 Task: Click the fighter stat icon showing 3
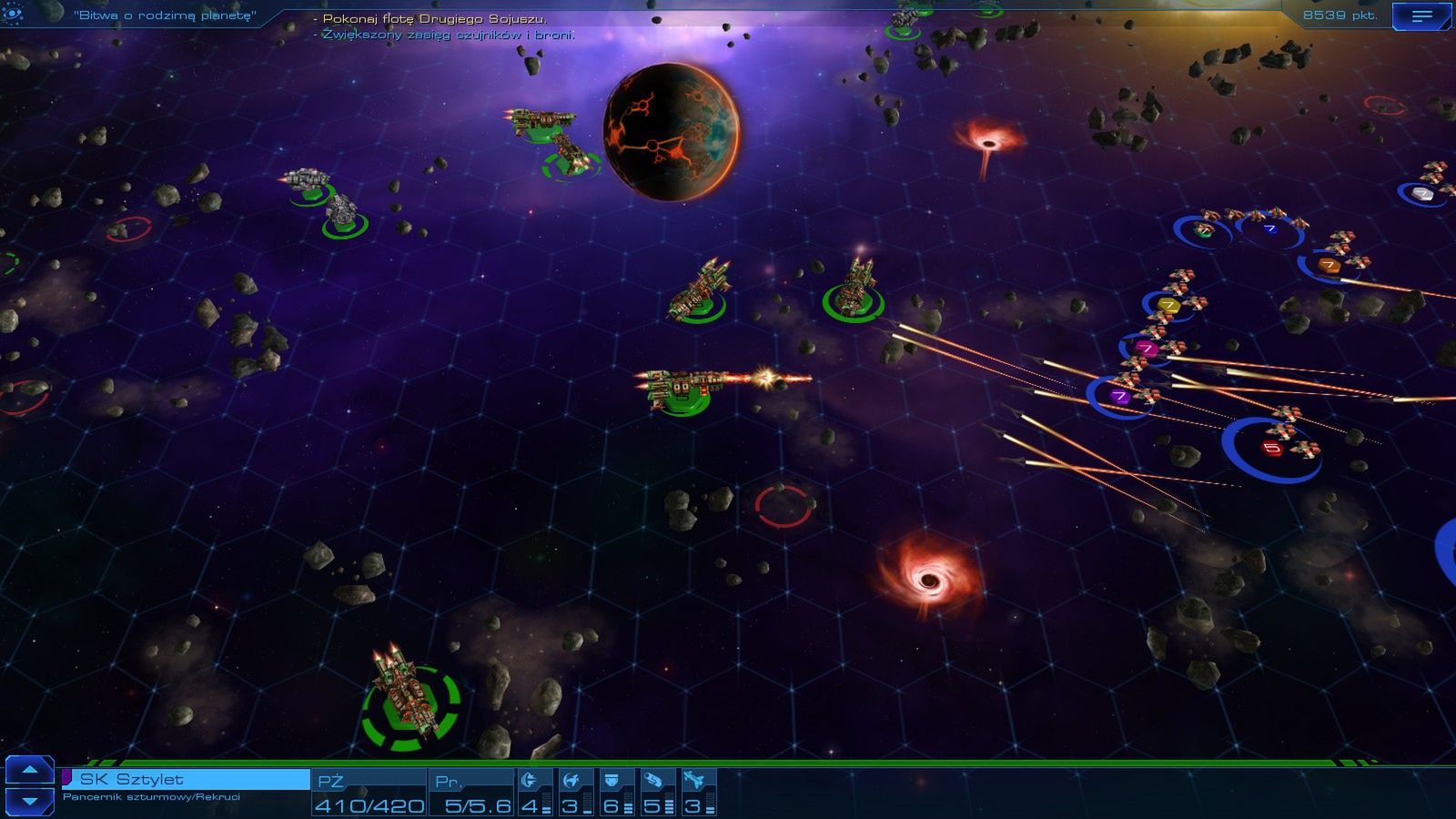click(693, 778)
